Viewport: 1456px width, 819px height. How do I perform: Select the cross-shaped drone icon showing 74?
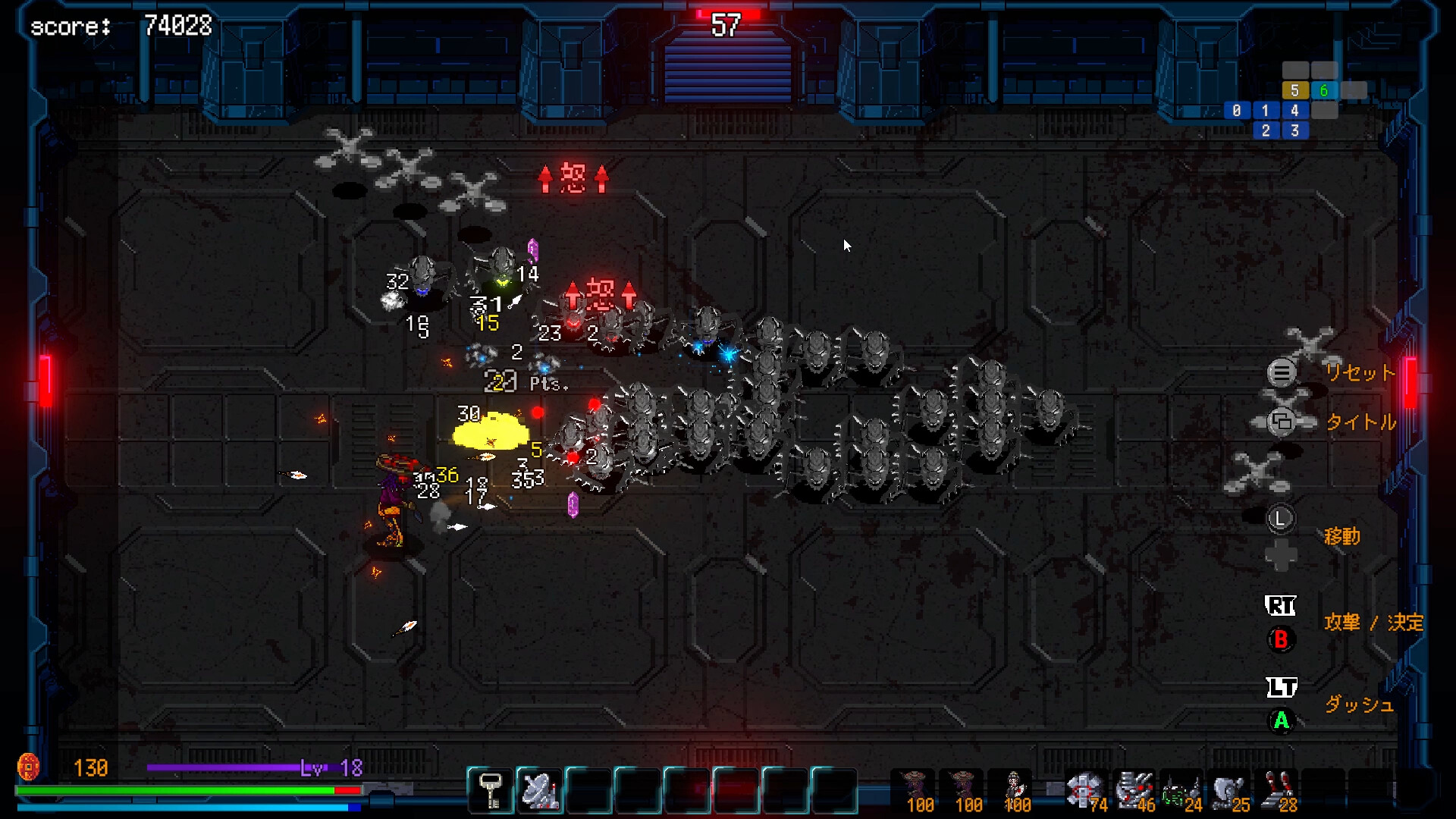[1083, 790]
